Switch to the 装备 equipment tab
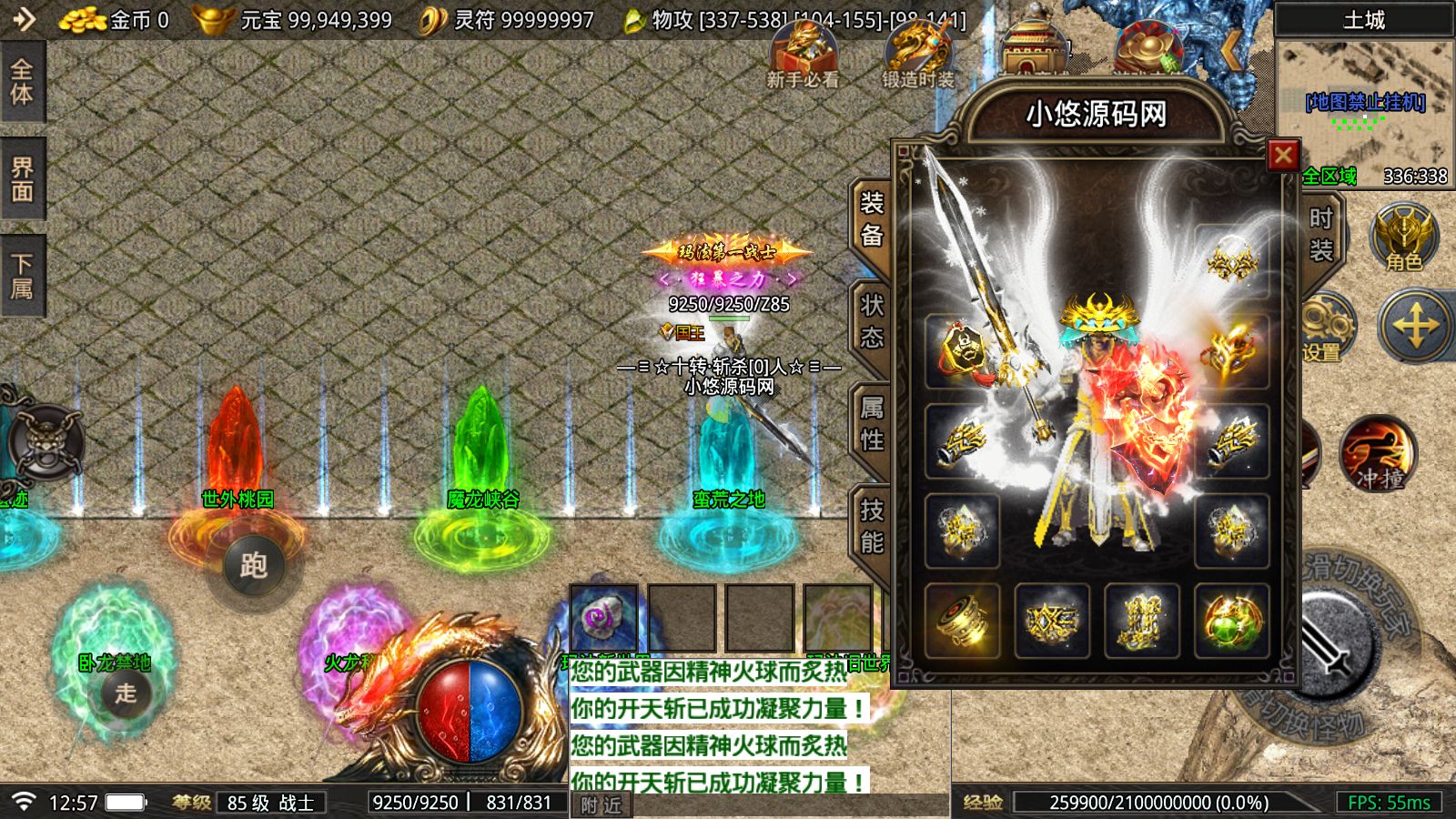This screenshot has width=1456, height=819. pyautogui.click(x=872, y=220)
